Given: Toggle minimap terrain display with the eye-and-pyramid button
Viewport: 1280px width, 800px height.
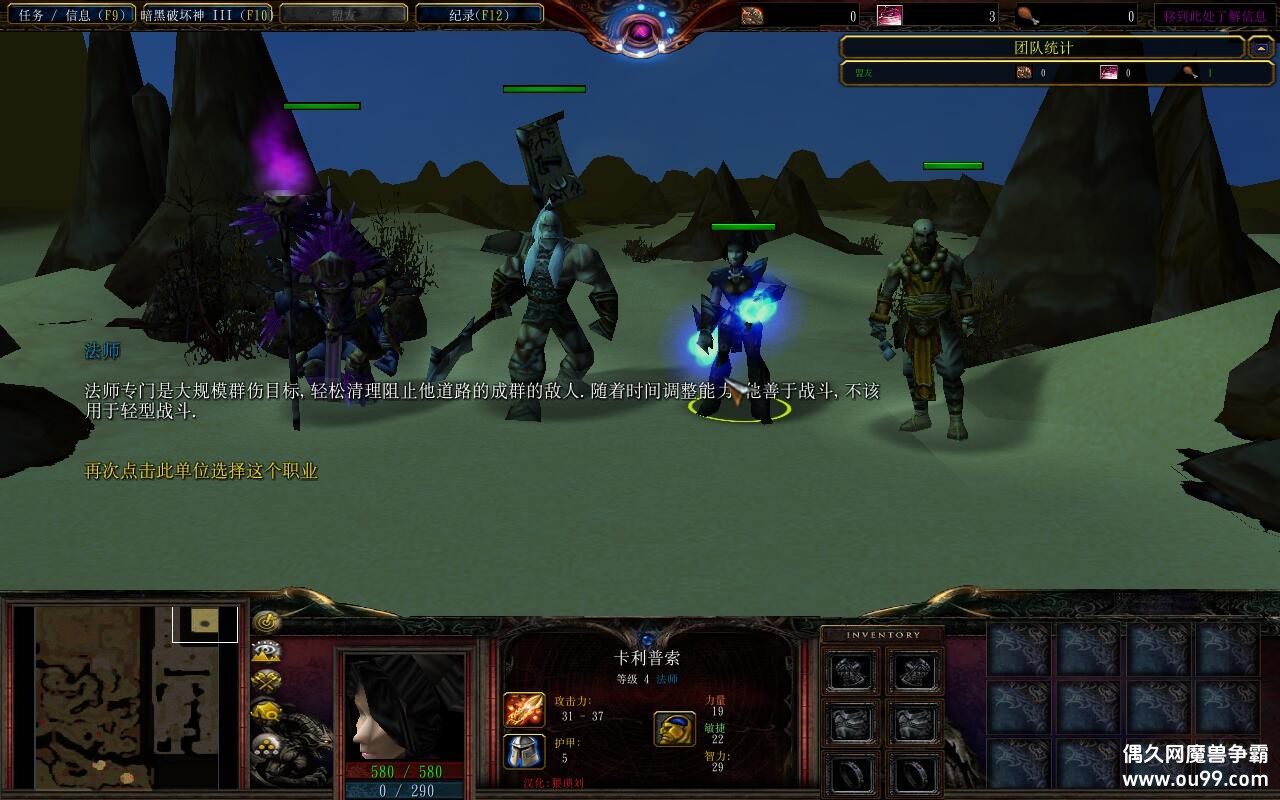Looking at the screenshot, I should coord(266,652).
